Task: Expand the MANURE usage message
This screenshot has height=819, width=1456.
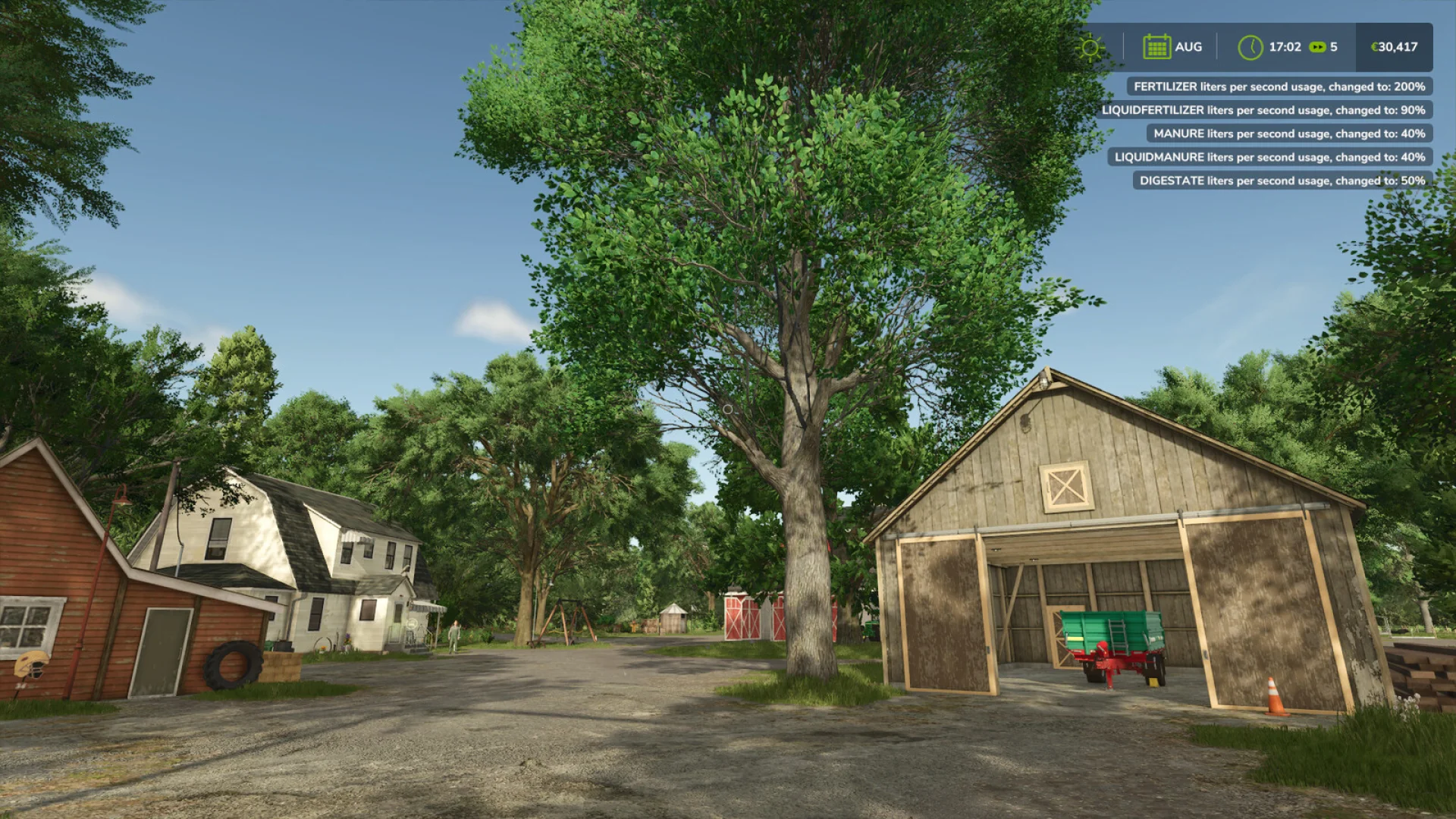Action: point(1289,133)
